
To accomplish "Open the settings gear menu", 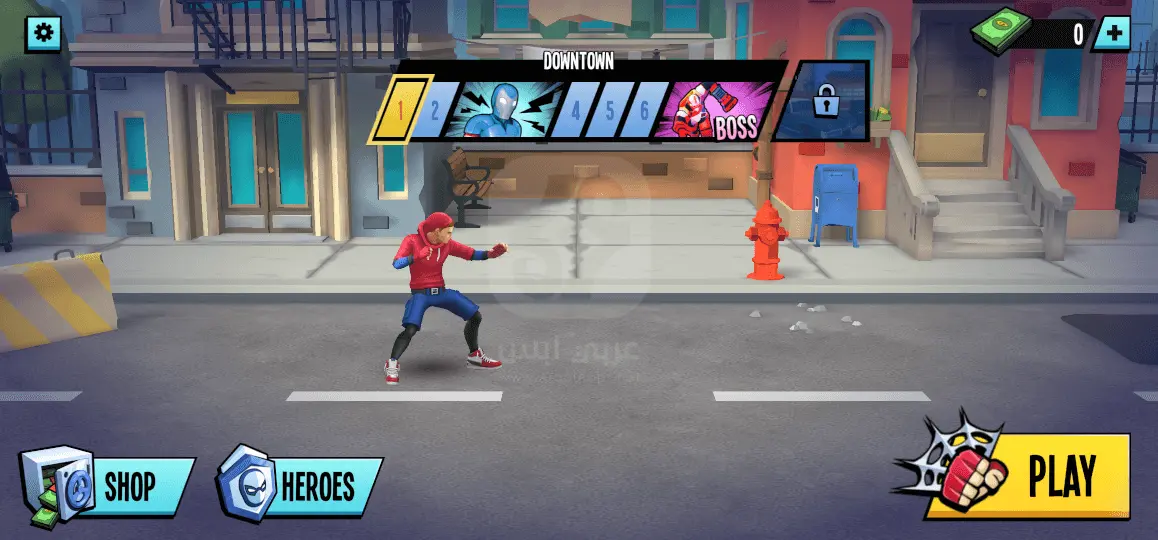I will pyautogui.click(x=43, y=34).
